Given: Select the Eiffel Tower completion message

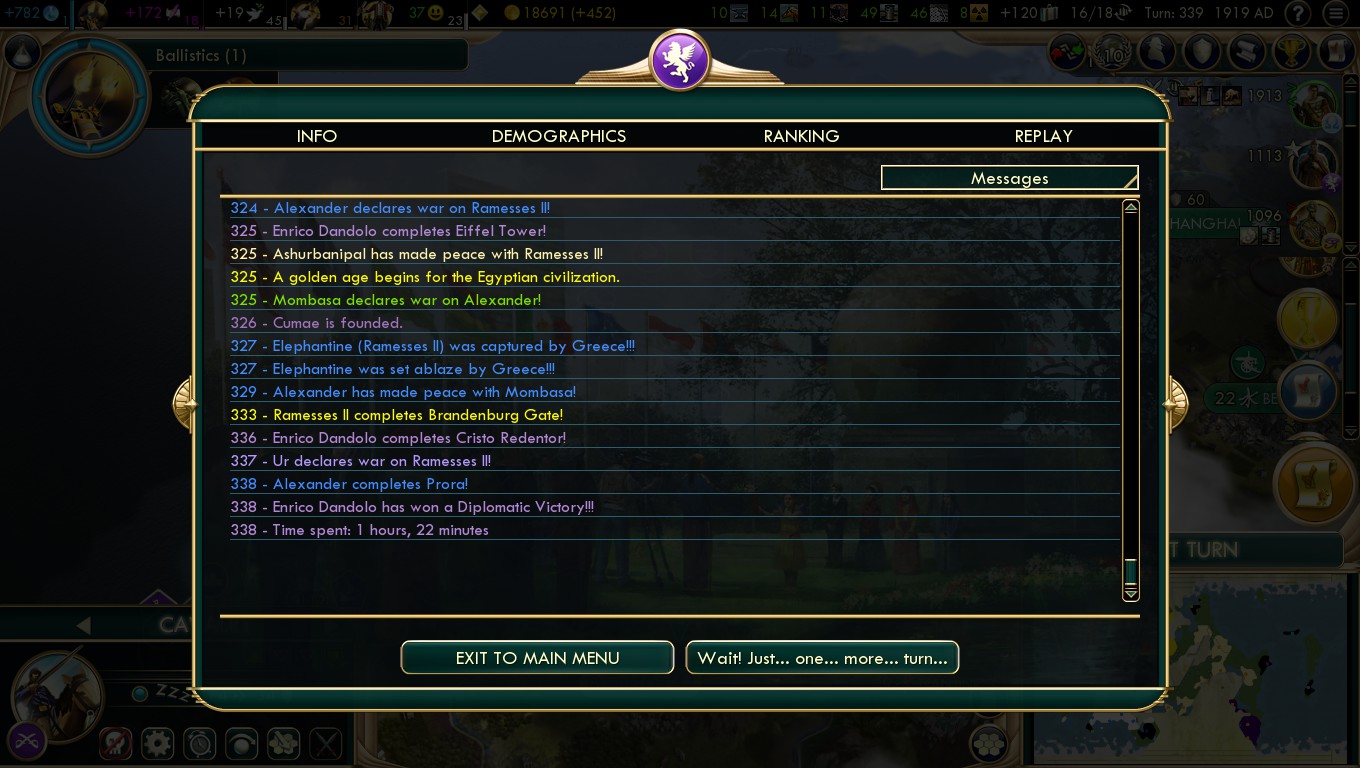Looking at the screenshot, I should [x=409, y=231].
